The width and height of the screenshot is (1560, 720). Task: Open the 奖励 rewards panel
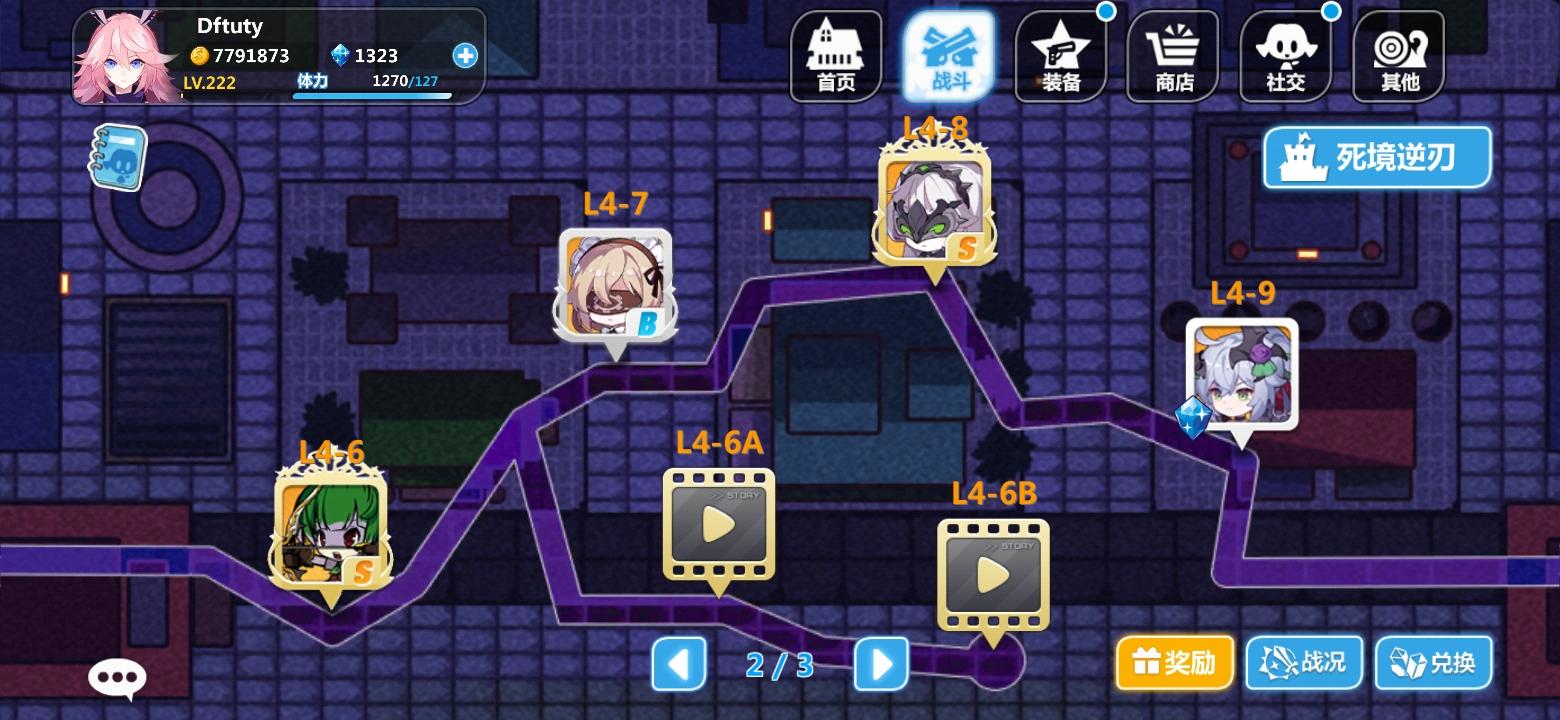point(1172,662)
